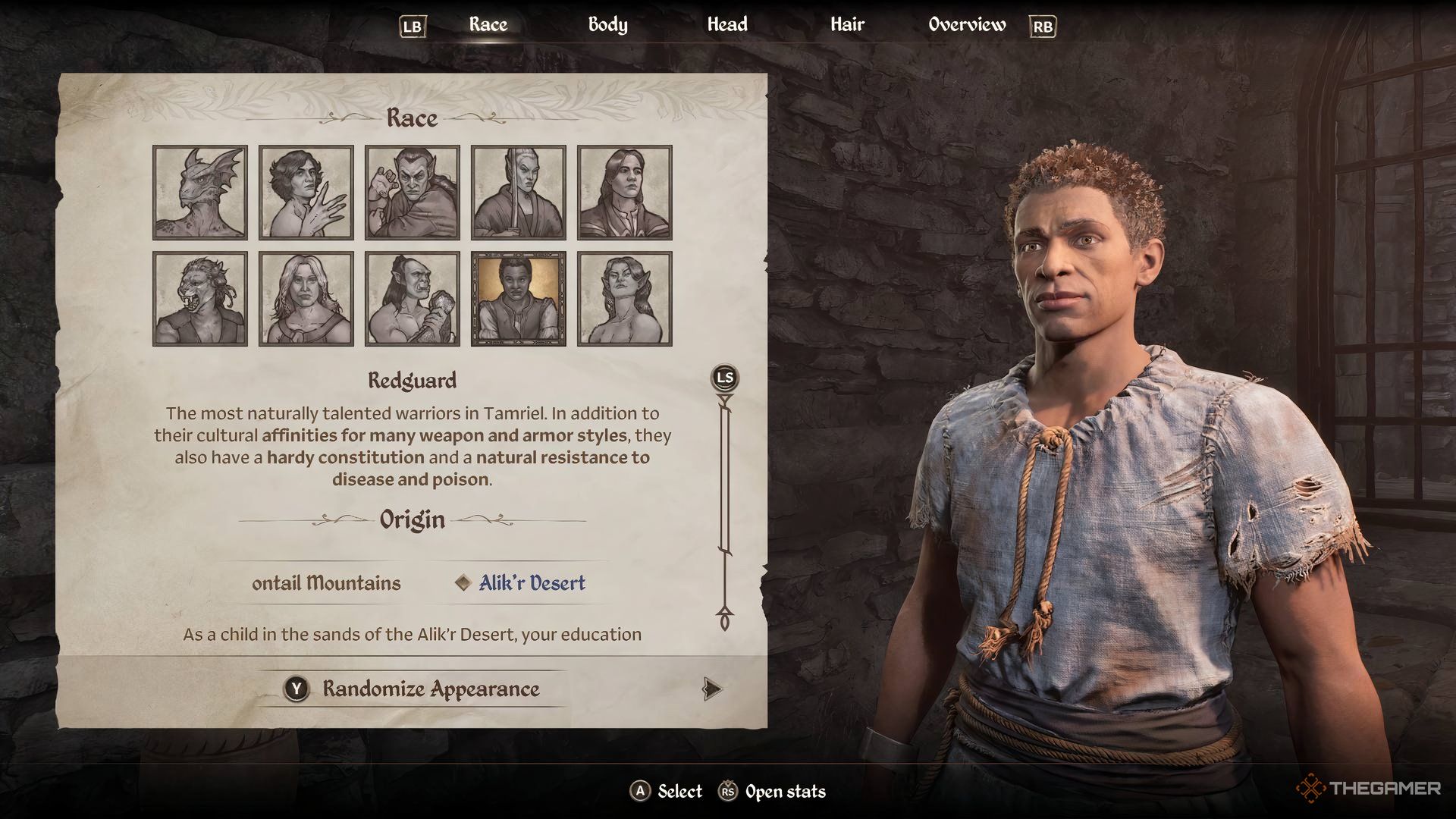Click the arrow next to Randomize Appearance

tap(711, 689)
